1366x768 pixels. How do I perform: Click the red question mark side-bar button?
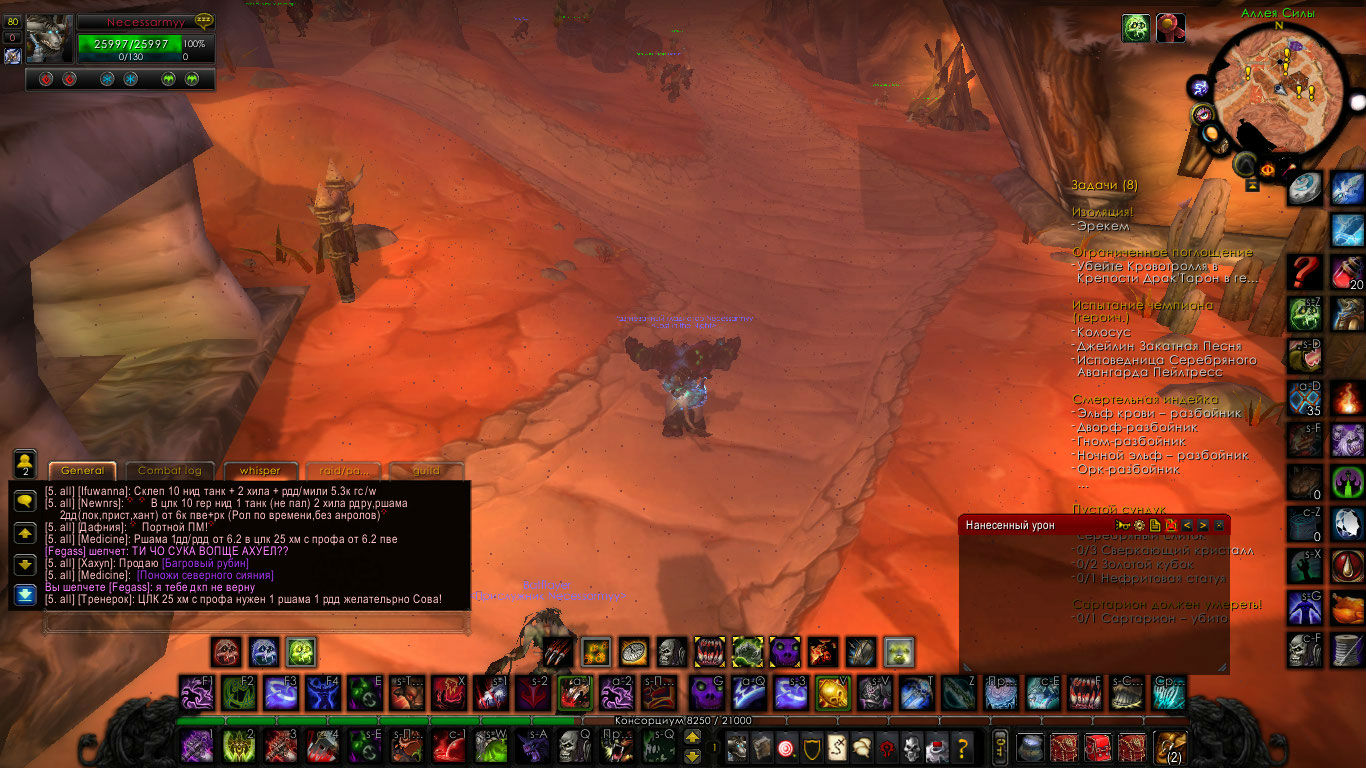coord(1304,271)
